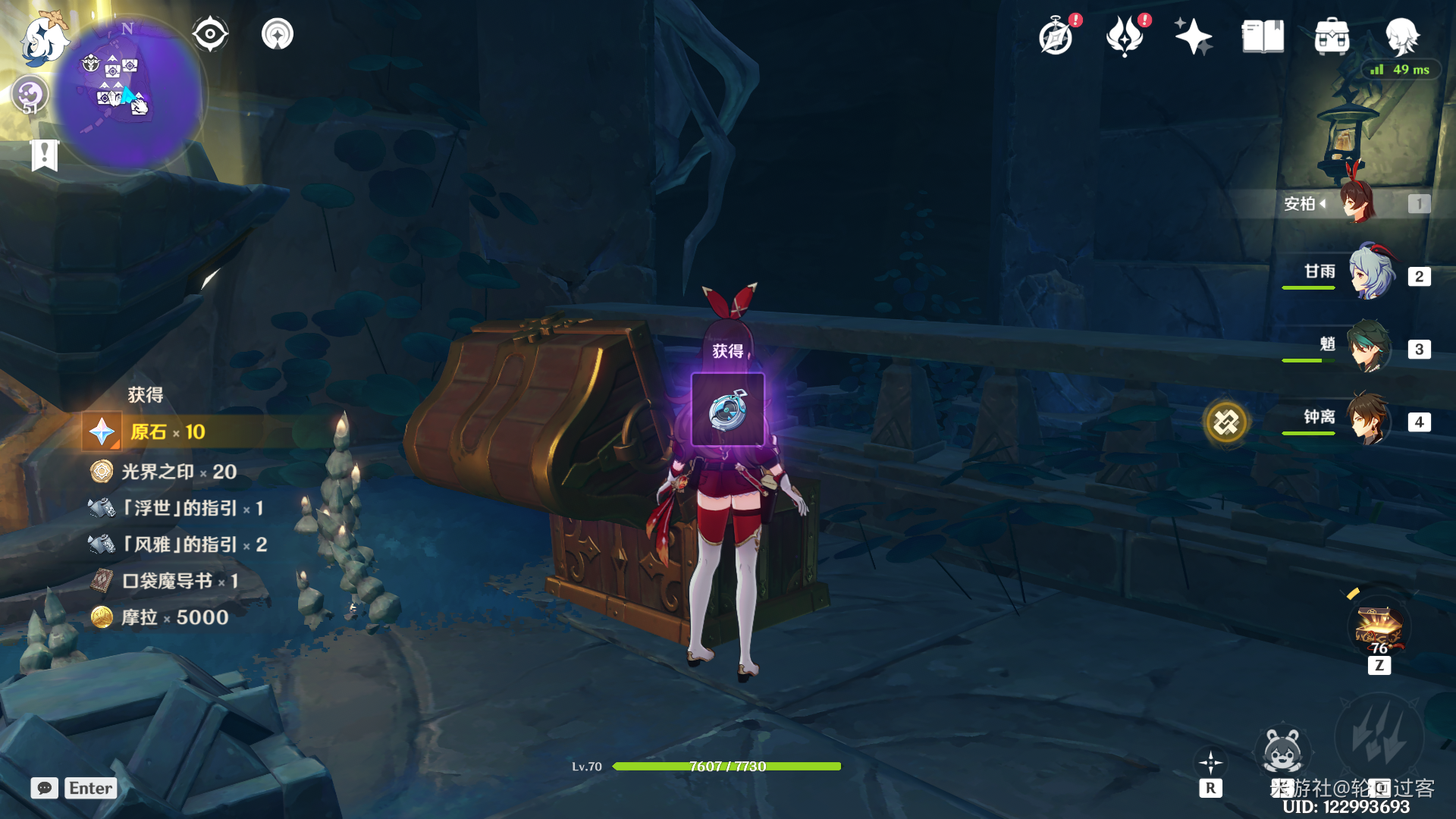
Task: Select active character 安柏 in party list
Action: [1357, 202]
